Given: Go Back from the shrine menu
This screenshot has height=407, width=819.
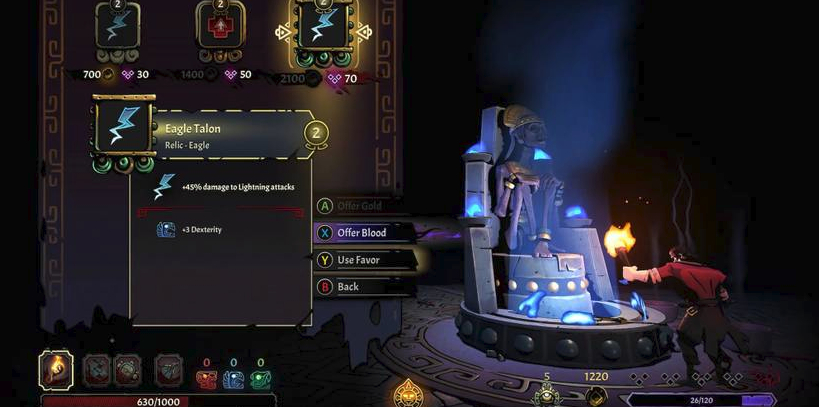Looking at the screenshot, I should tap(347, 287).
